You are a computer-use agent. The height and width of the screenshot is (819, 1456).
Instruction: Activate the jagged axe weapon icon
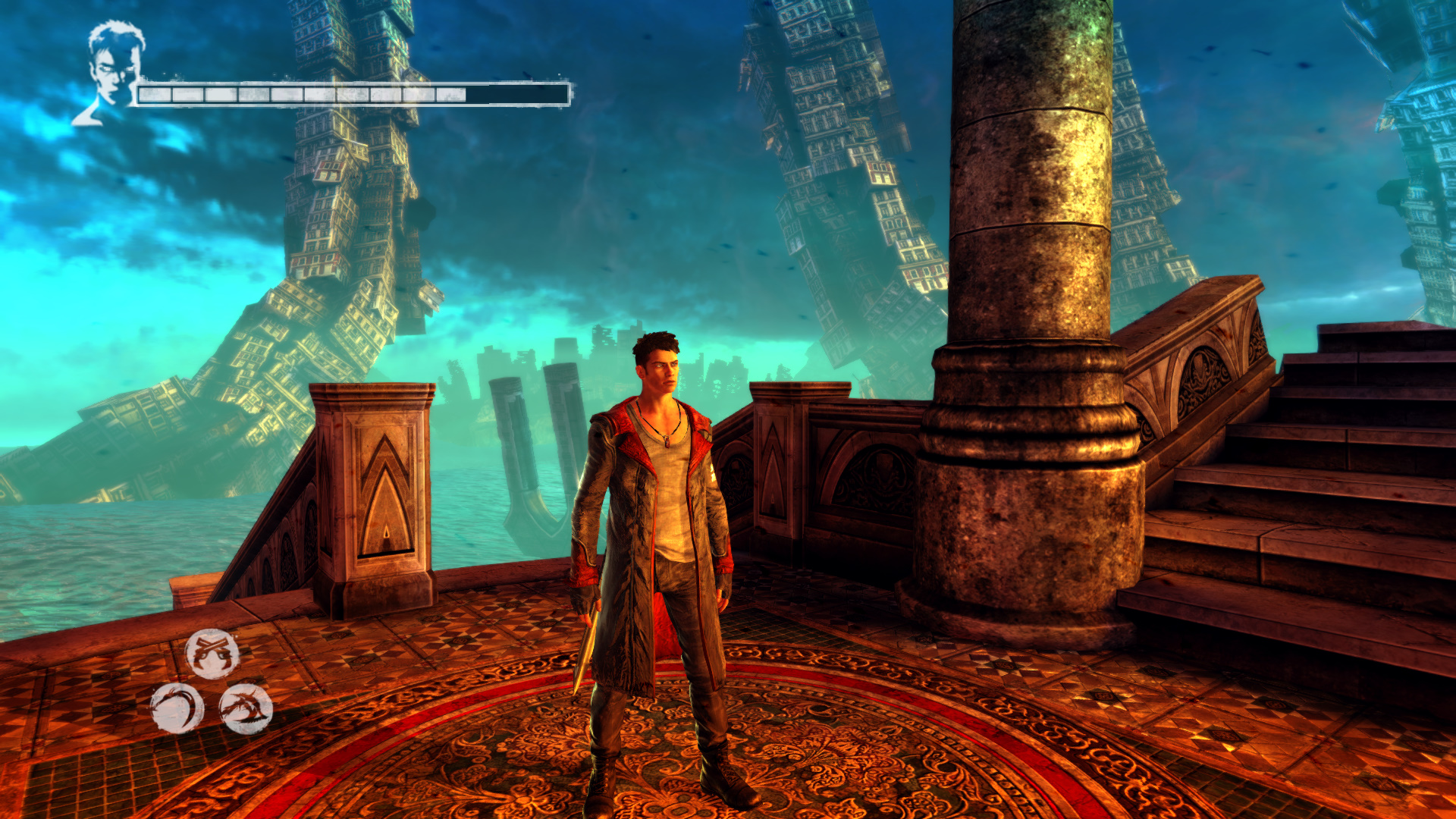tap(246, 708)
